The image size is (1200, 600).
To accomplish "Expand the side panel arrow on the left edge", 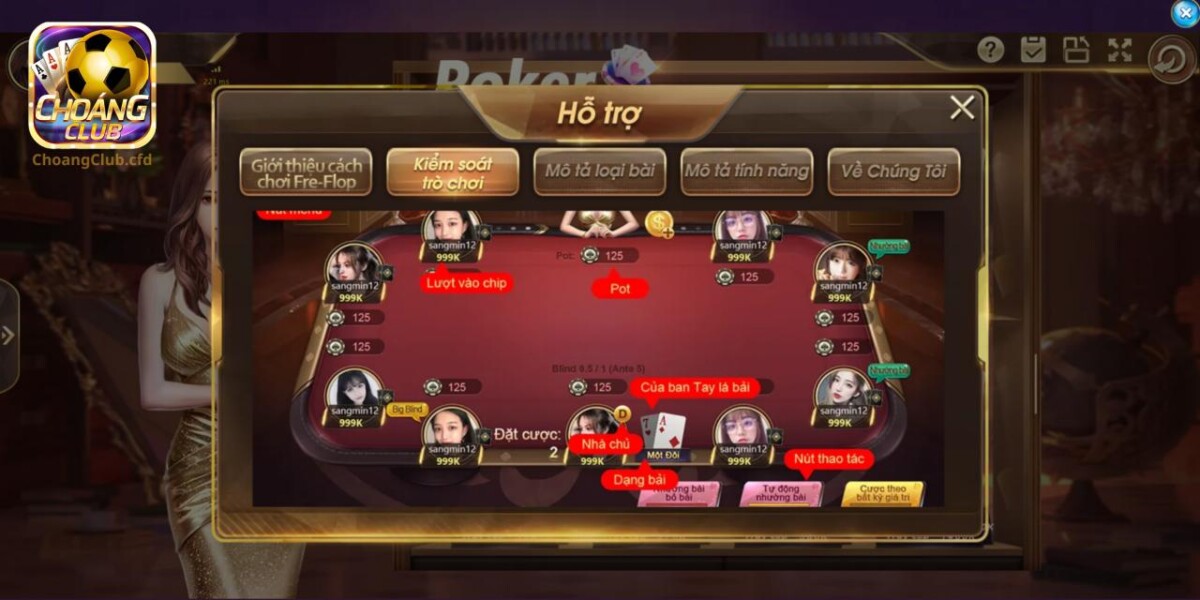I will pyautogui.click(x=8, y=335).
